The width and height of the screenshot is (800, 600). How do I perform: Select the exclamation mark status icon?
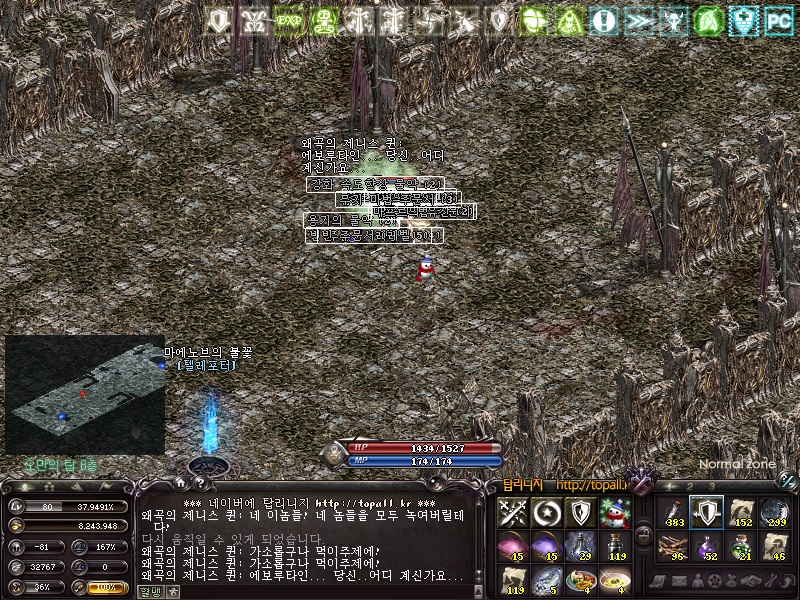tap(603, 20)
